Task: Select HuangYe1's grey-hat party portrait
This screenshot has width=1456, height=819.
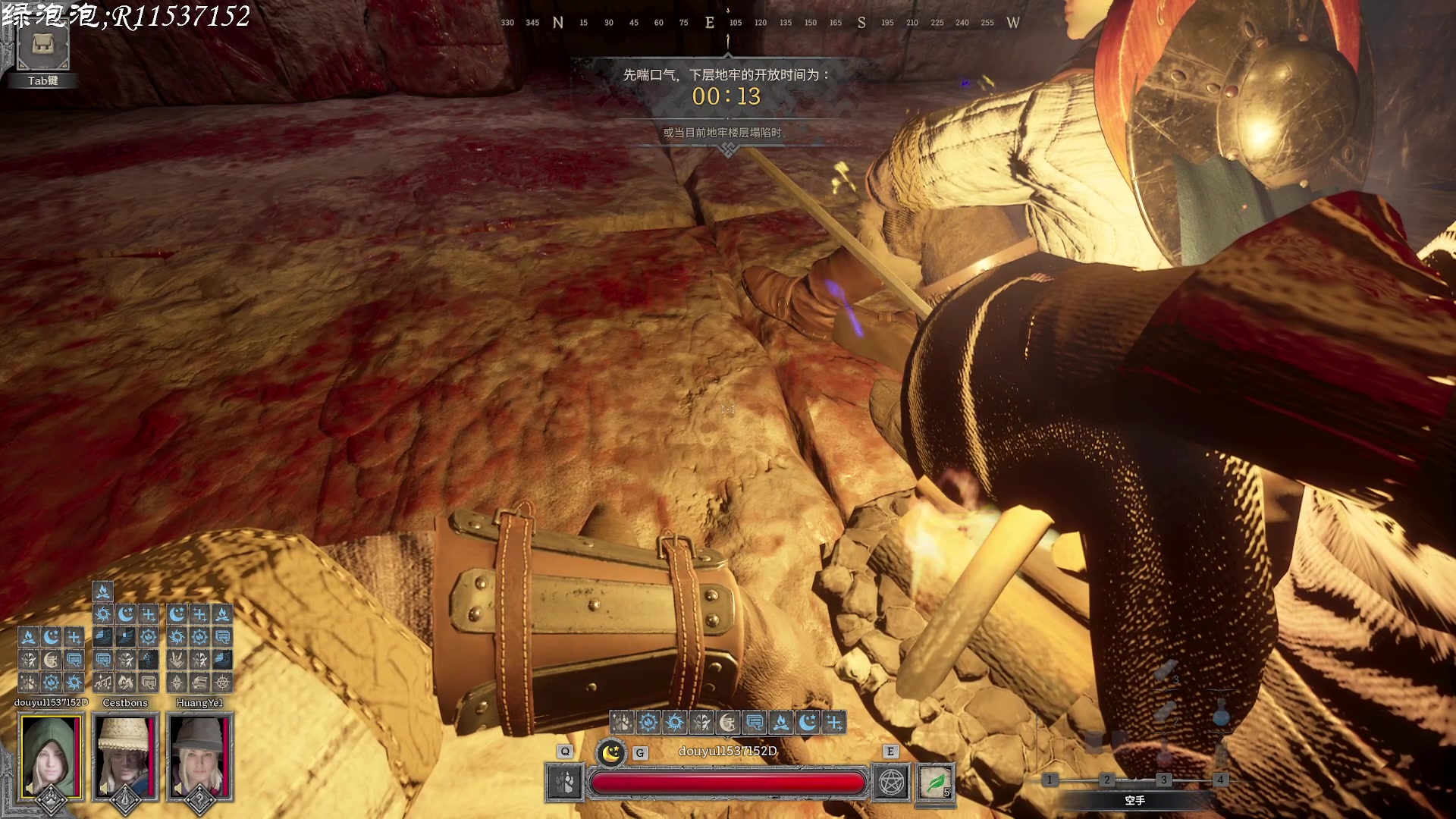Action: (199, 757)
